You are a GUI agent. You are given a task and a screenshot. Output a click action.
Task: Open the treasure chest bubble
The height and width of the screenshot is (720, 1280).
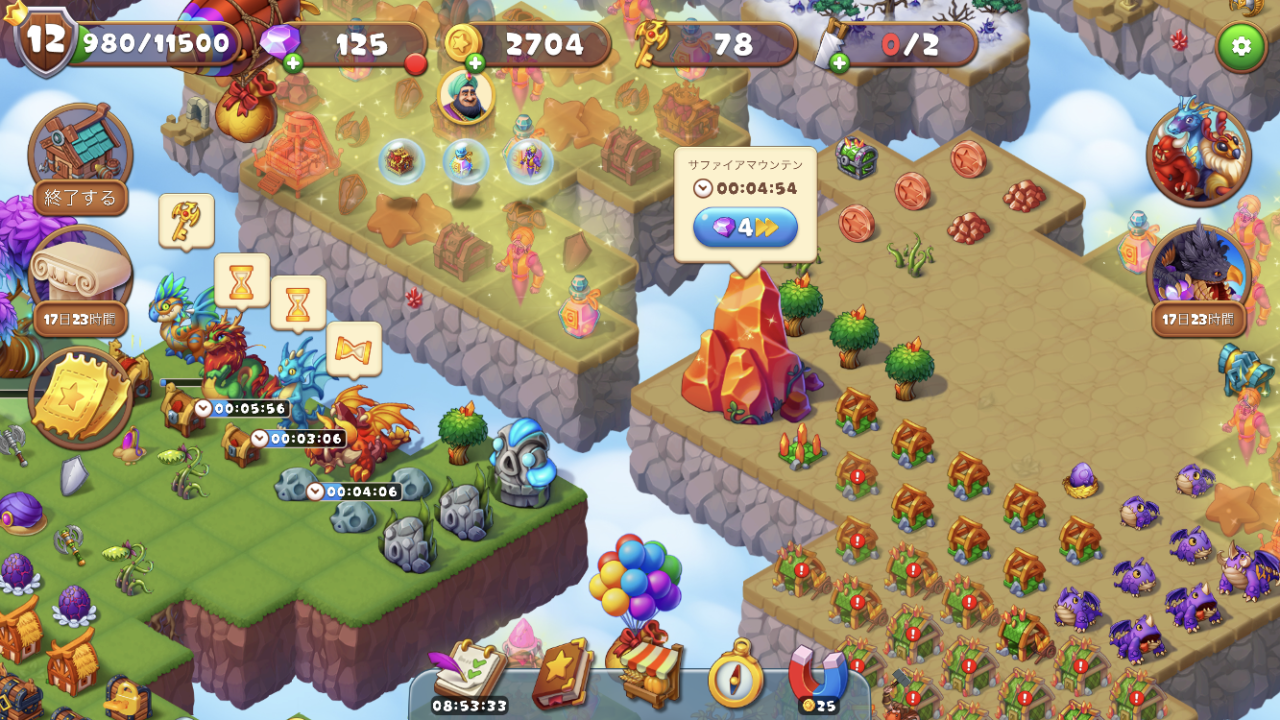click(x=401, y=161)
